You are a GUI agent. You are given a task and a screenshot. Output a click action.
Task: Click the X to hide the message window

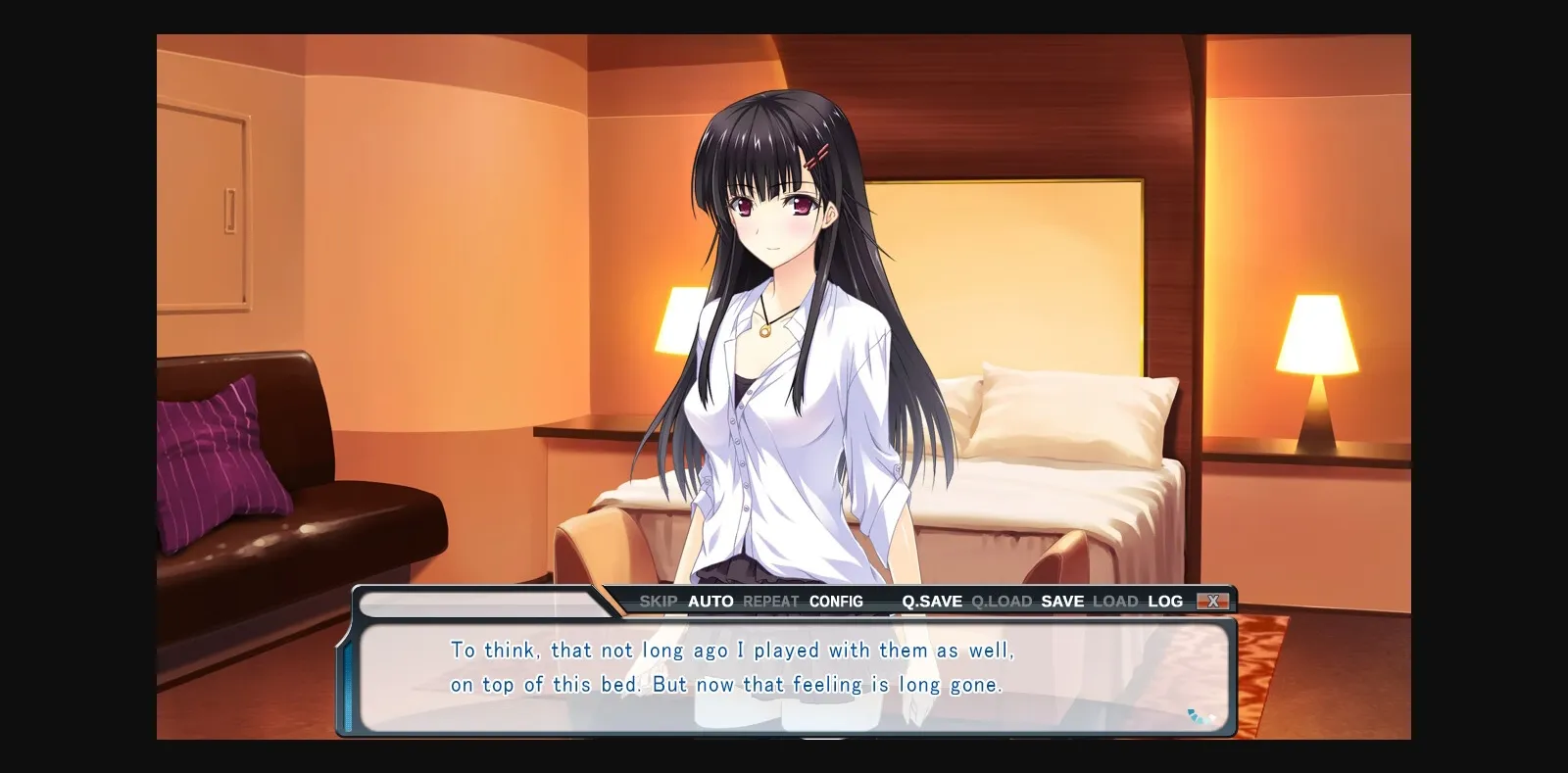pyautogui.click(x=1214, y=601)
